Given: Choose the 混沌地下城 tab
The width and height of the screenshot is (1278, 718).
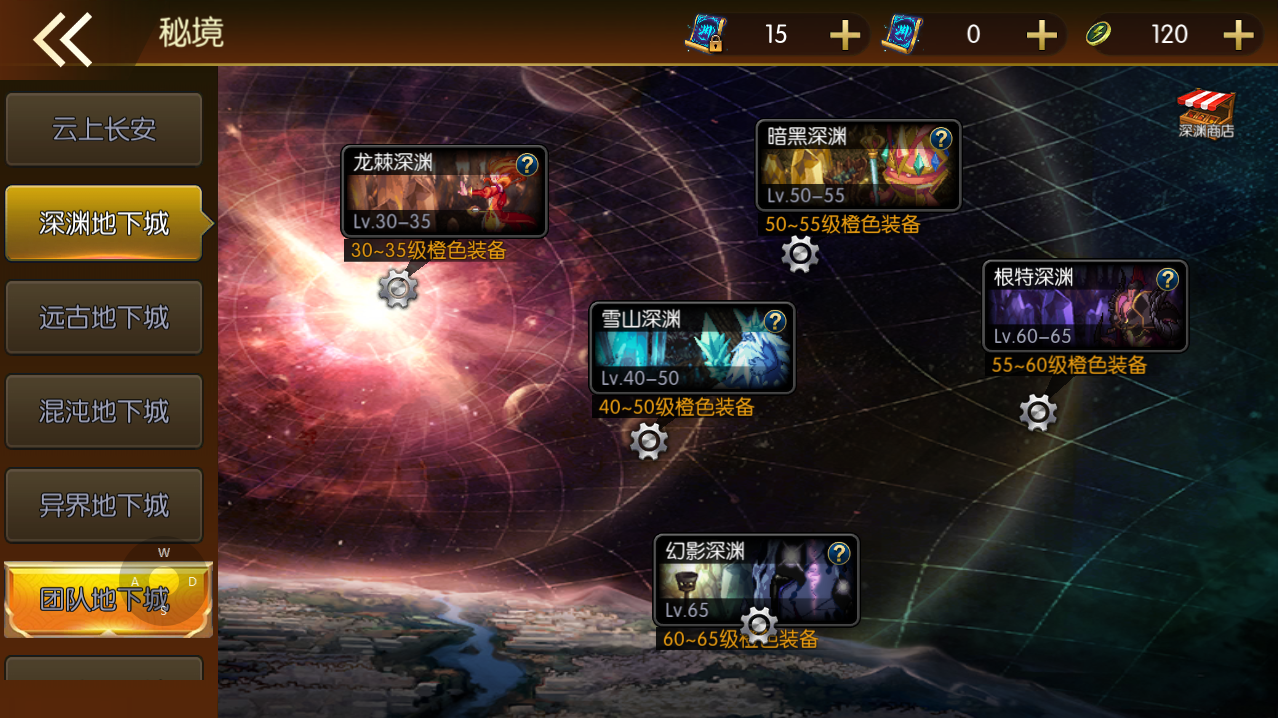Looking at the screenshot, I should 104,411.
